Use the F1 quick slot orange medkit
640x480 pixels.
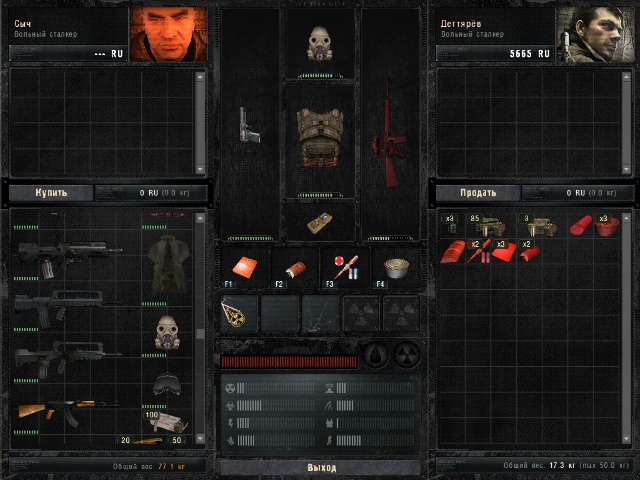tap(241, 266)
